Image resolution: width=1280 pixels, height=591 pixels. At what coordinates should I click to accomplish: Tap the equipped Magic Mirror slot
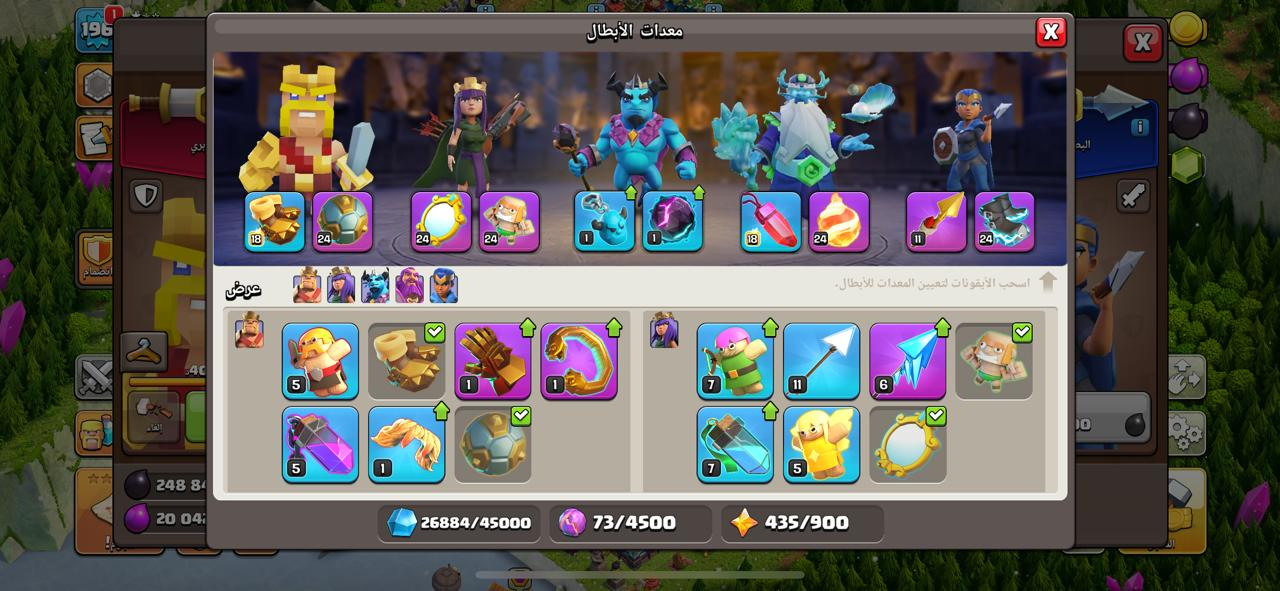click(441, 221)
